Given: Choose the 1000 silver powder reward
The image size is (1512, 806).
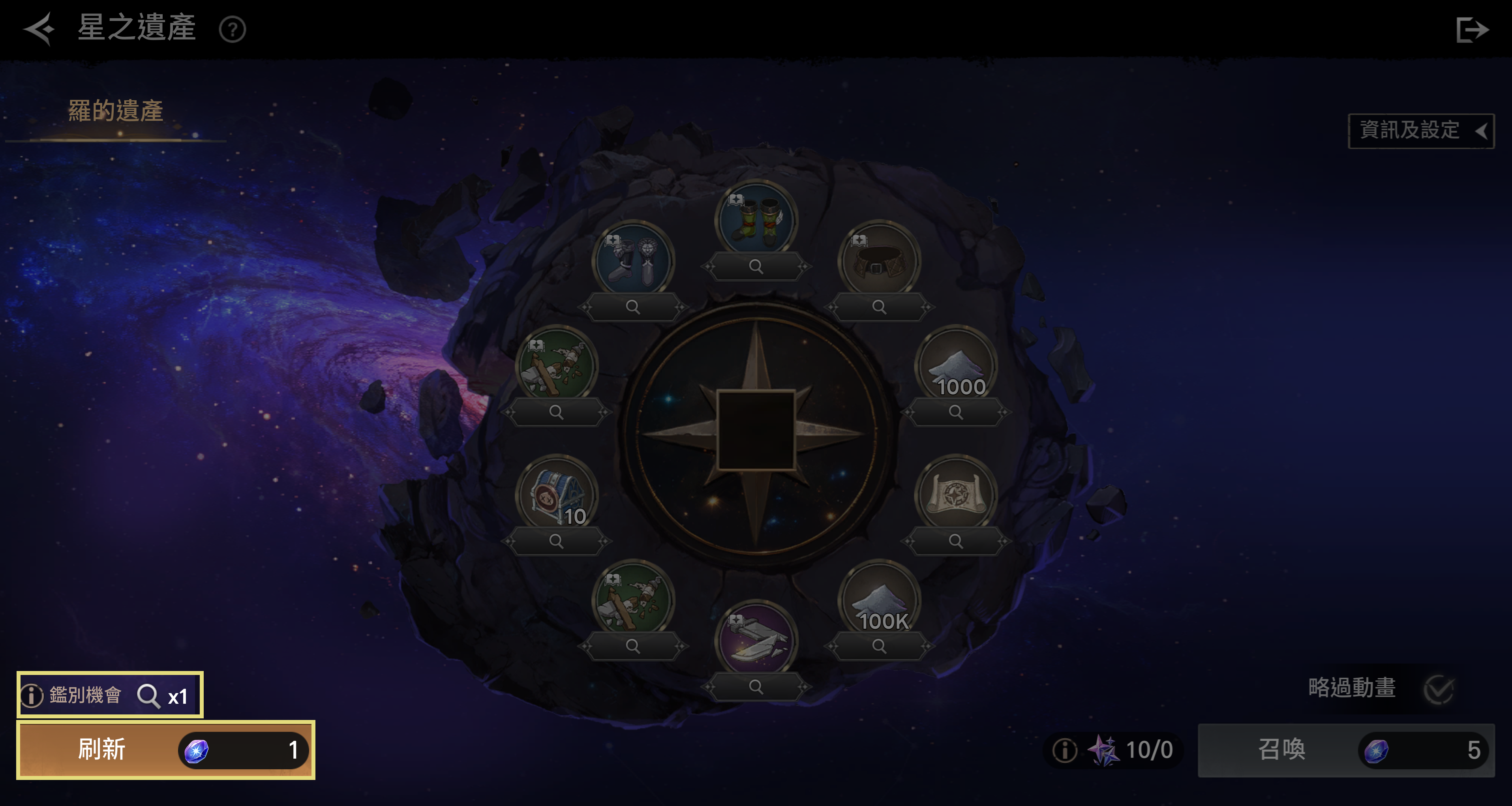Looking at the screenshot, I should (x=956, y=365).
